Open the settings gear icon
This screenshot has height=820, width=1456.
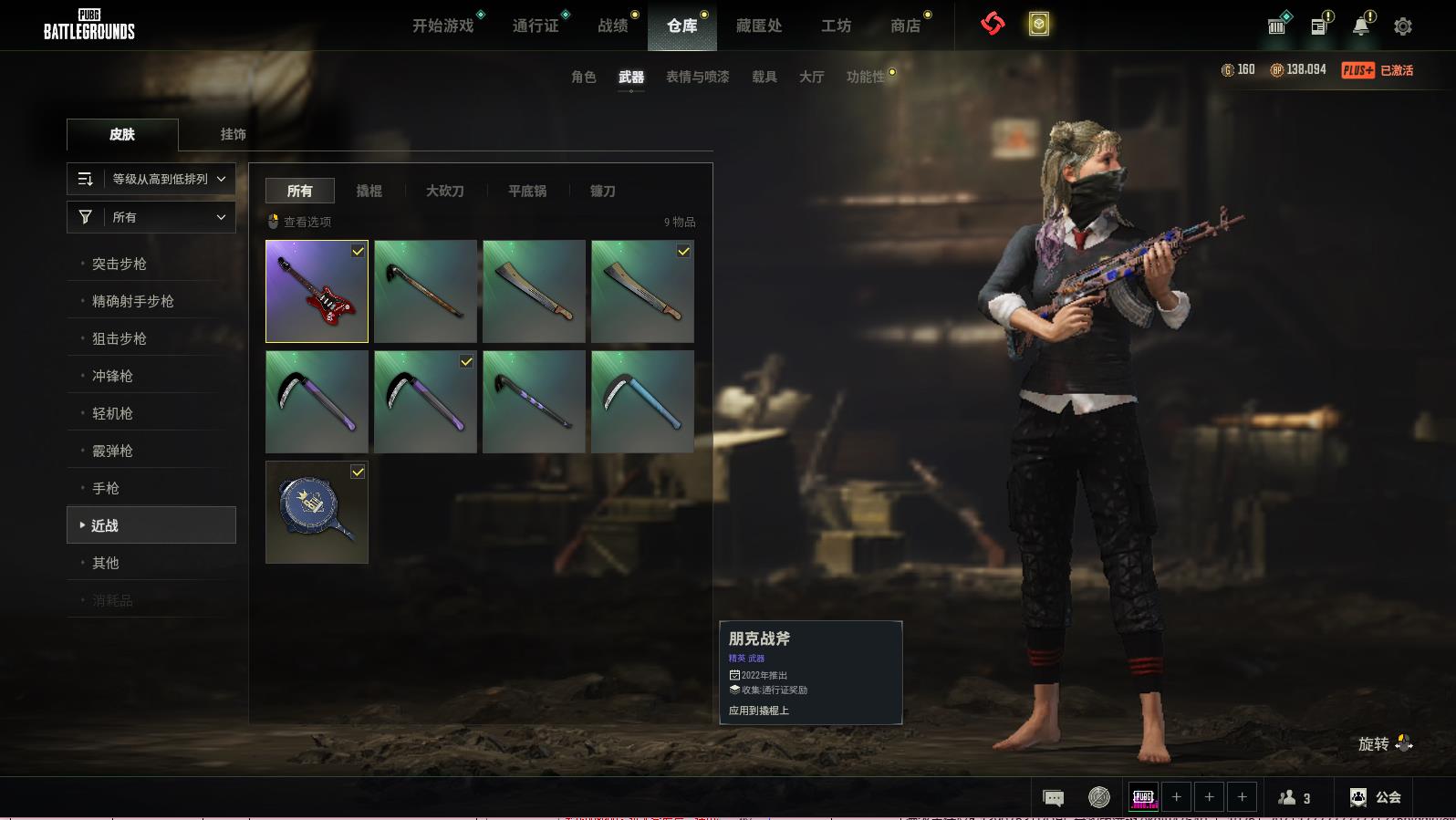1403,26
